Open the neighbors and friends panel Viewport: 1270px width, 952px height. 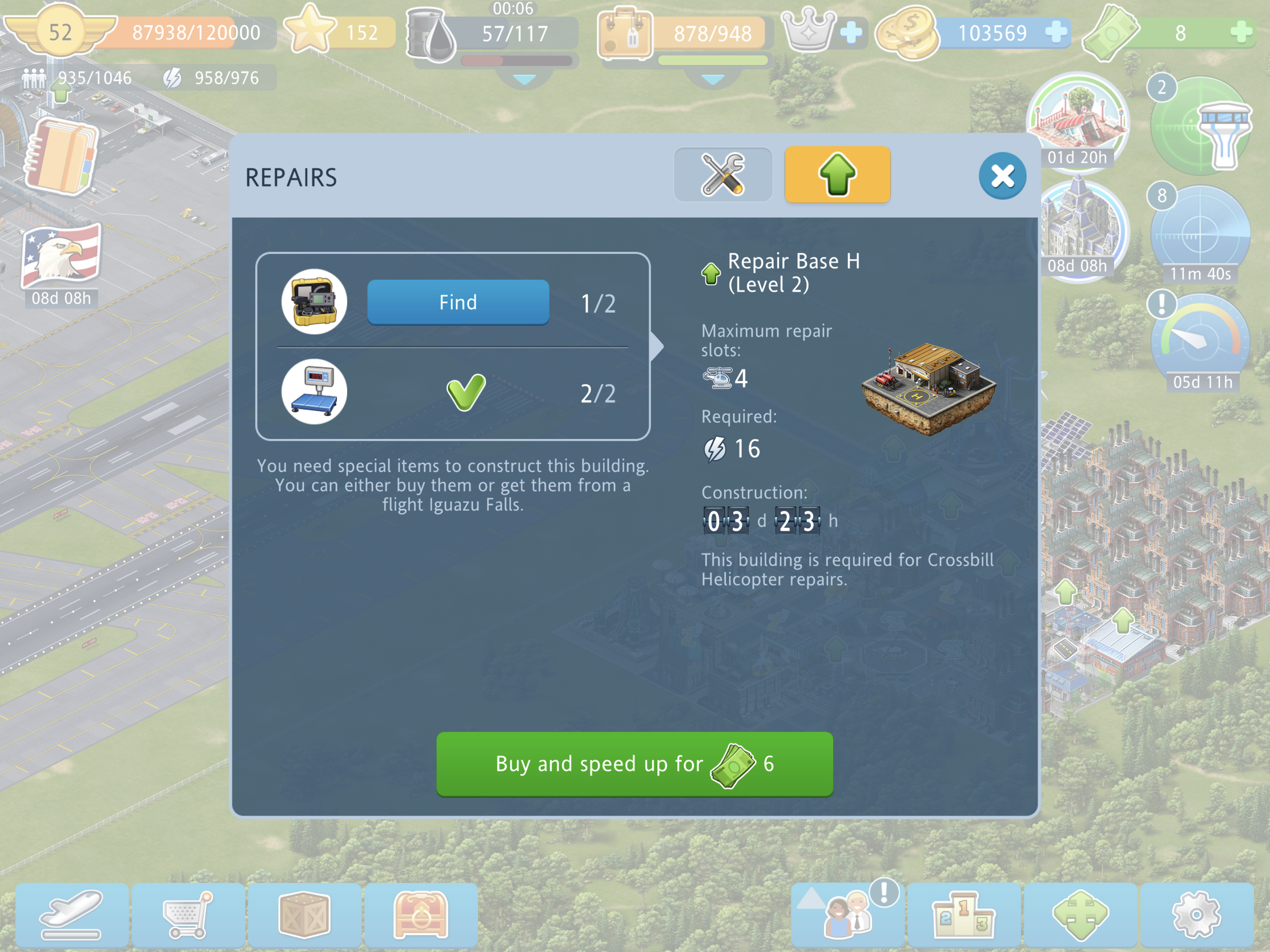tap(847, 915)
